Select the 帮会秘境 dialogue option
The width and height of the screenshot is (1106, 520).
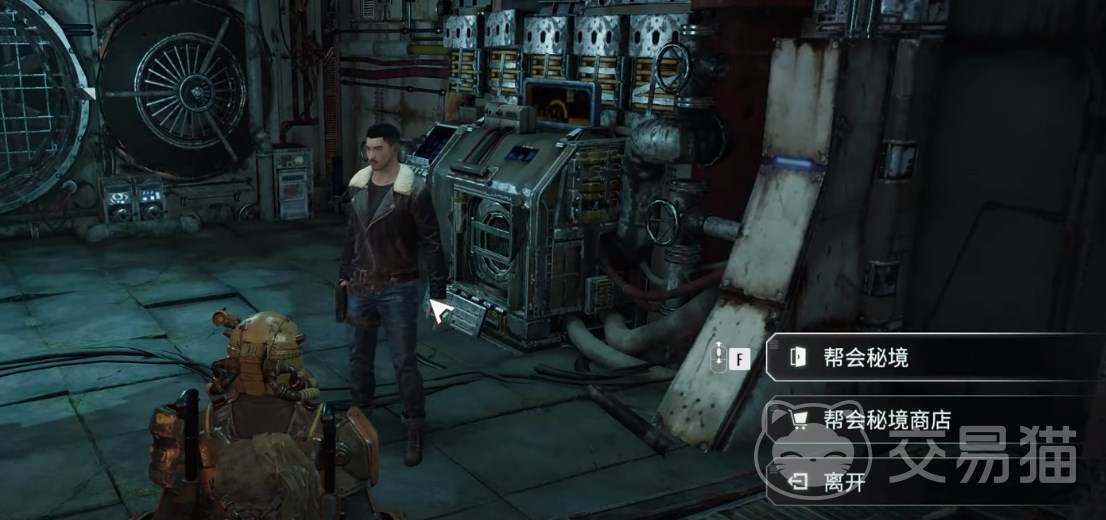[x=866, y=357]
